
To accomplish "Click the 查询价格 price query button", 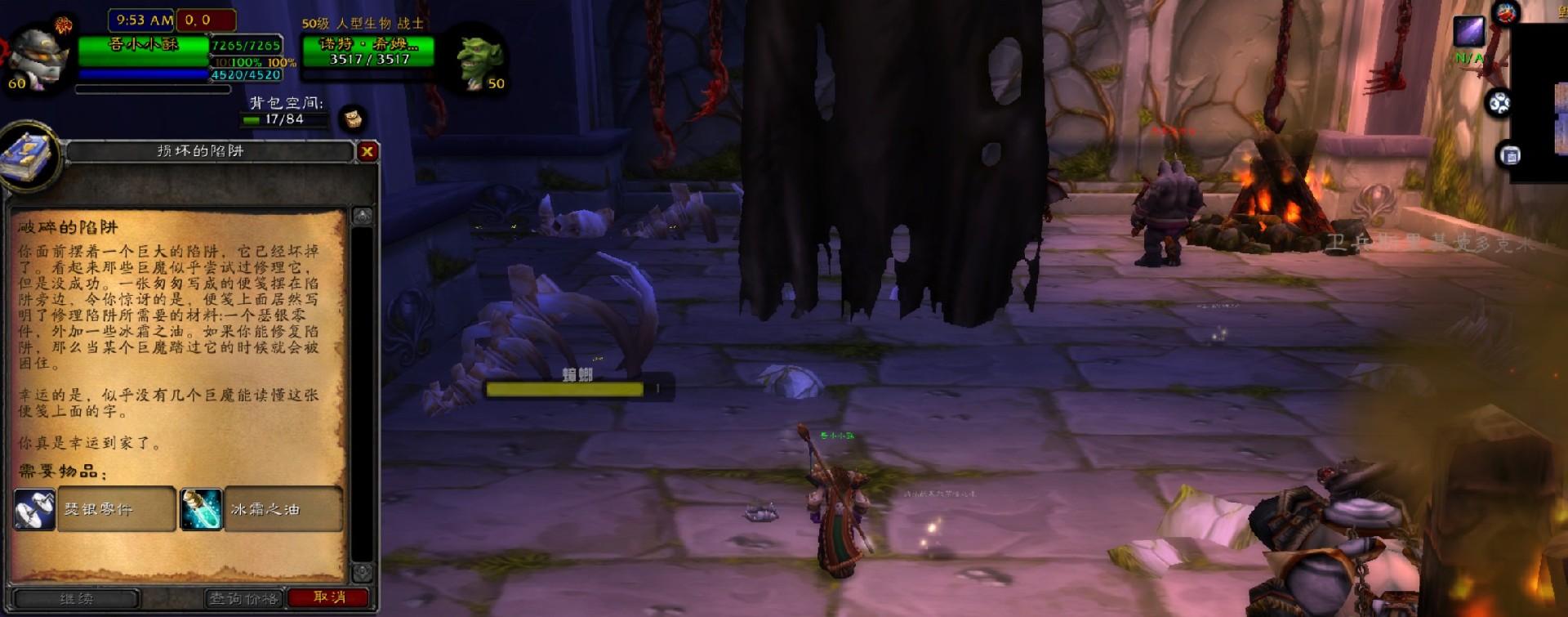I will 244,598.
